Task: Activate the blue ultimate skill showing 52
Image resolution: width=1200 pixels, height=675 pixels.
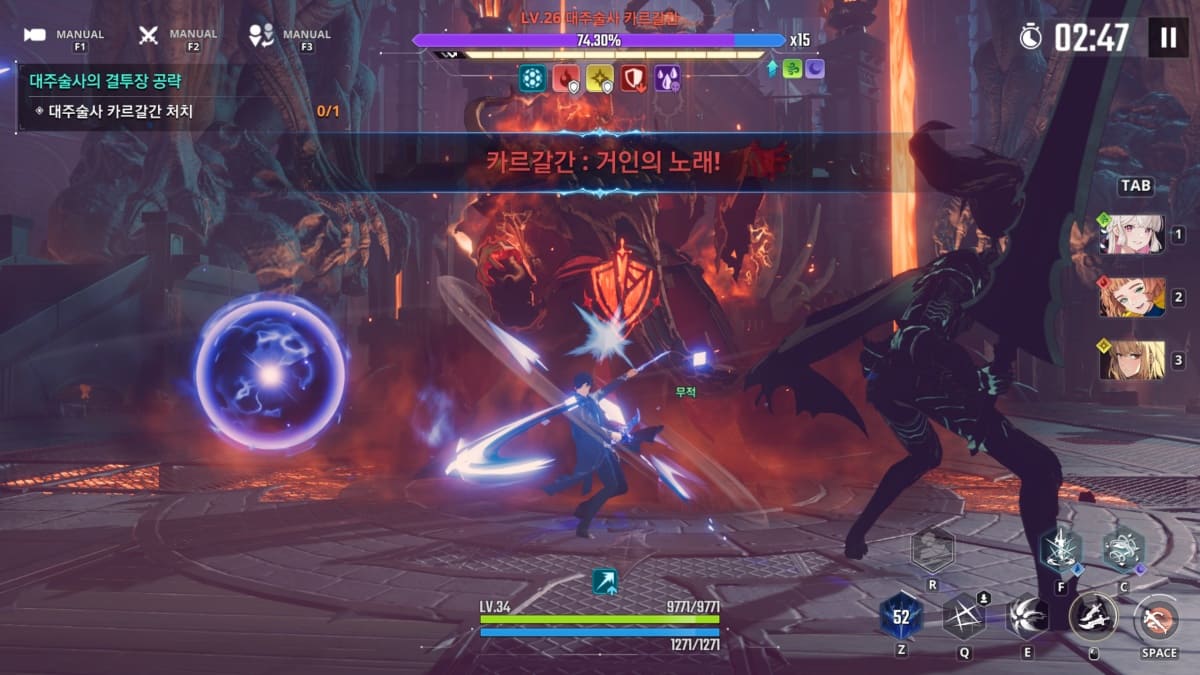Action: coord(901,617)
